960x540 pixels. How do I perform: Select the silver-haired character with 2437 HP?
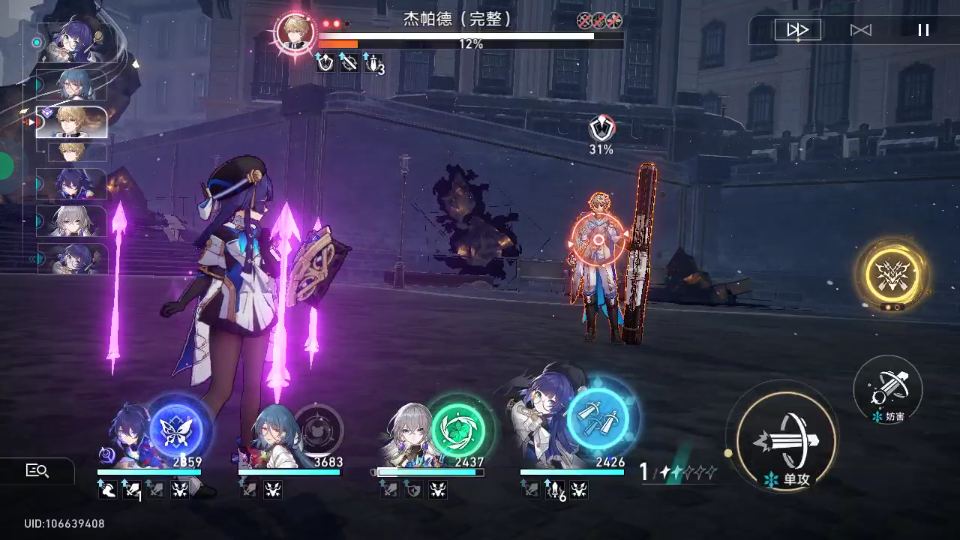coord(408,434)
